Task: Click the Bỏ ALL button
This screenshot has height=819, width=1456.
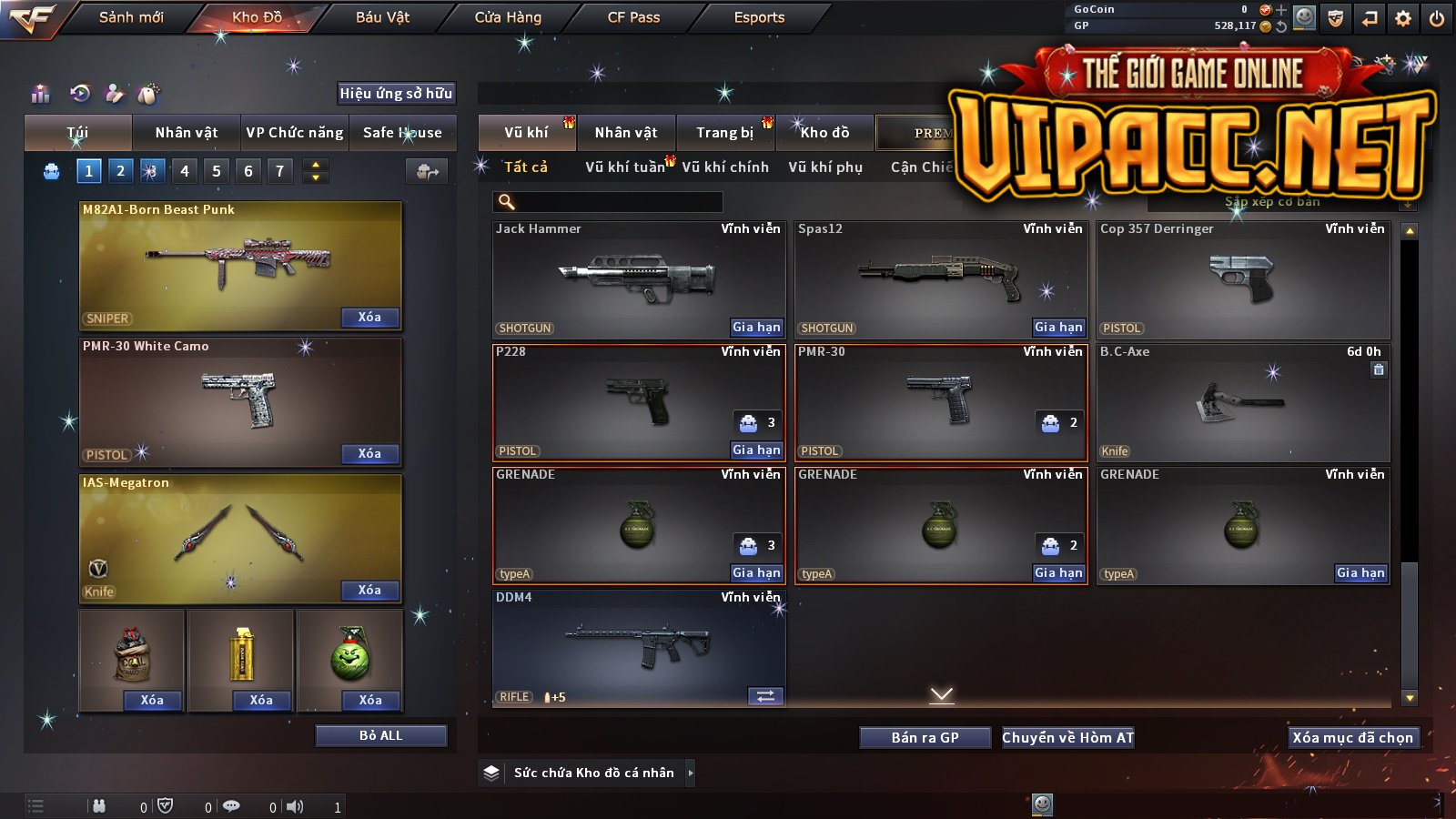Action: click(x=380, y=735)
